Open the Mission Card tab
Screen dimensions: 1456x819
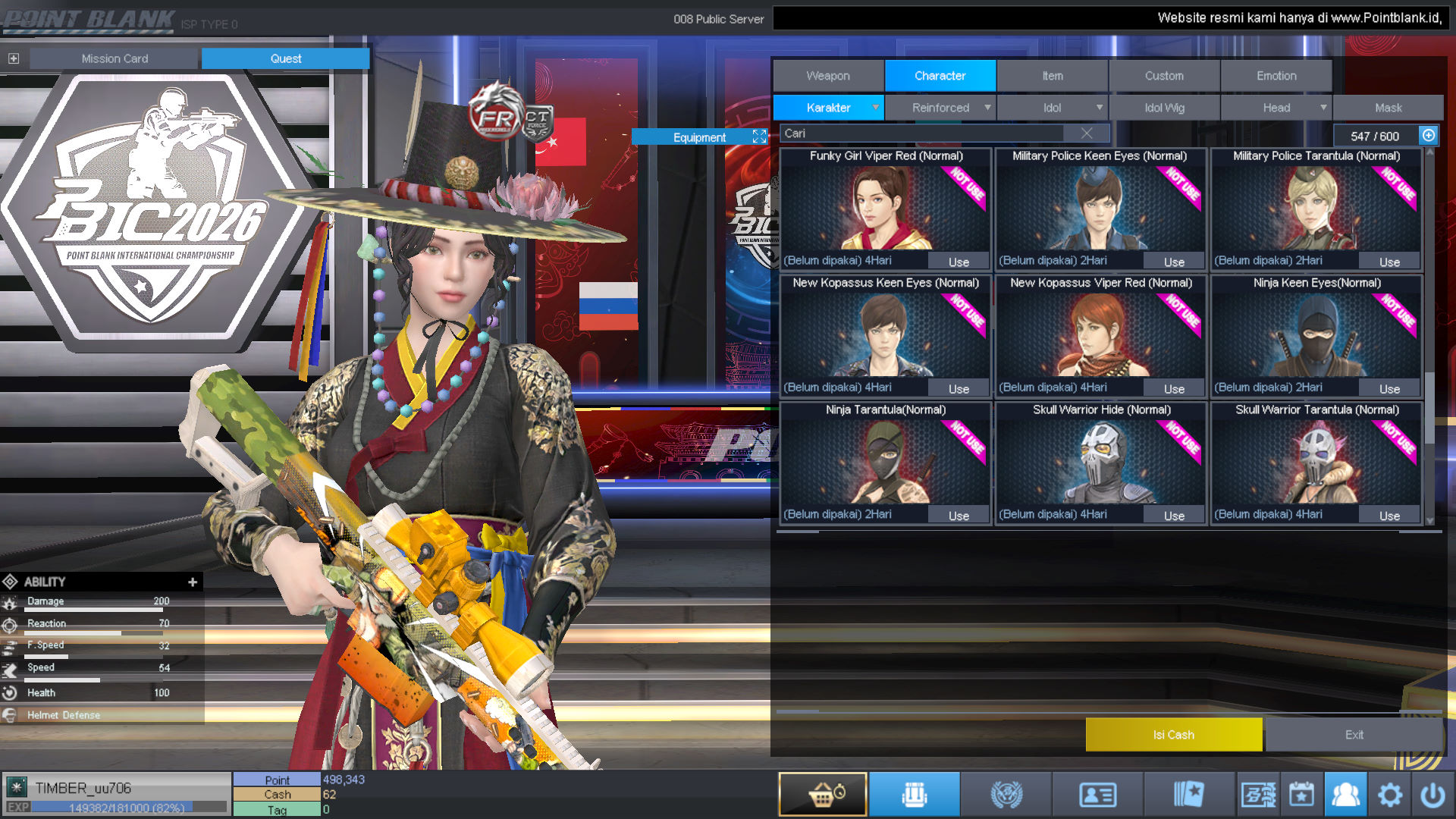coord(115,58)
